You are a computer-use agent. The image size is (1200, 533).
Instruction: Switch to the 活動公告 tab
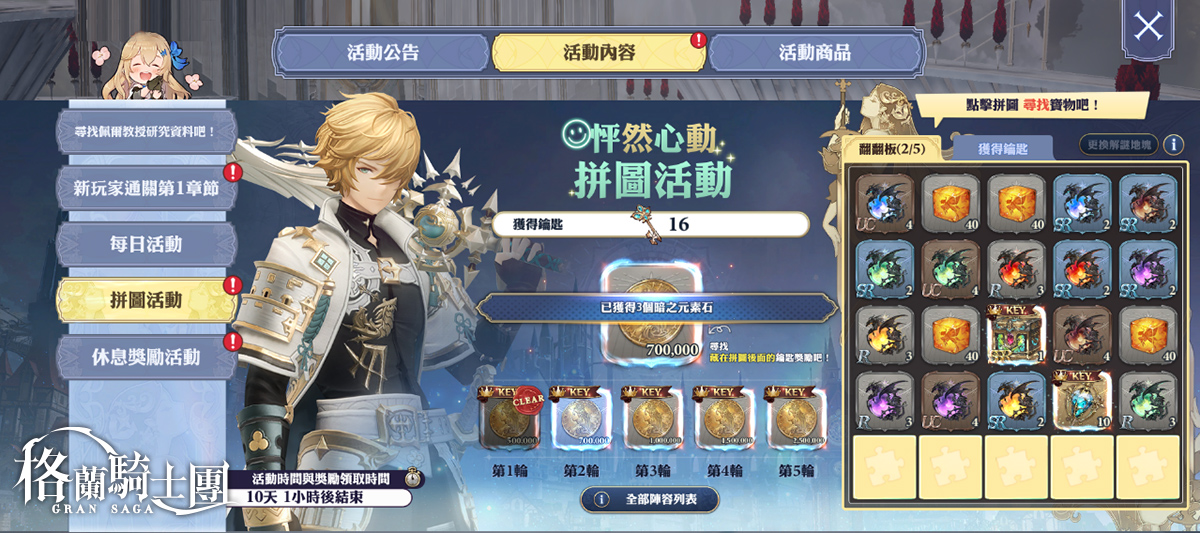click(x=382, y=53)
